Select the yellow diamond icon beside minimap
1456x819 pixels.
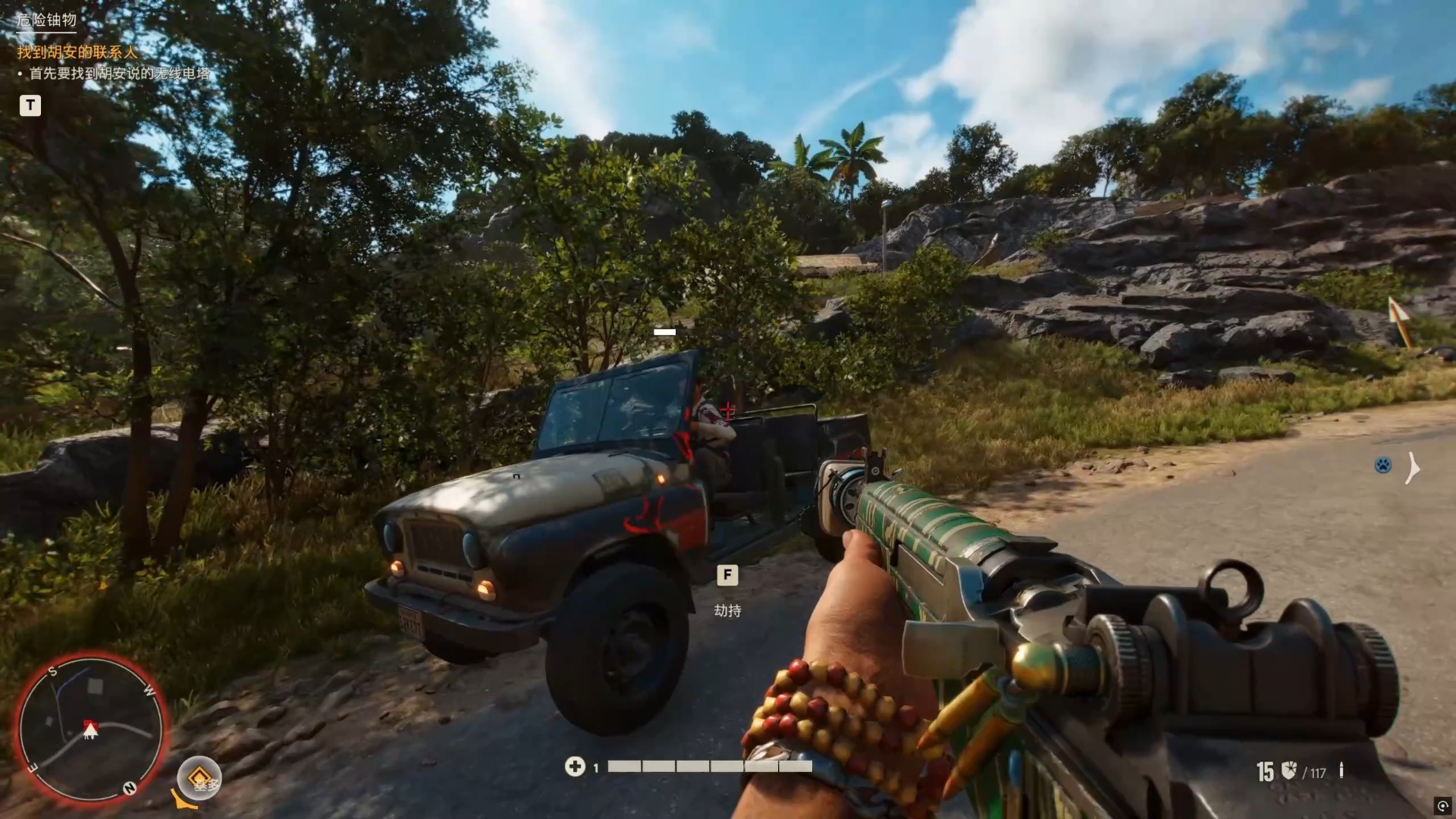pyautogui.click(x=199, y=777)
